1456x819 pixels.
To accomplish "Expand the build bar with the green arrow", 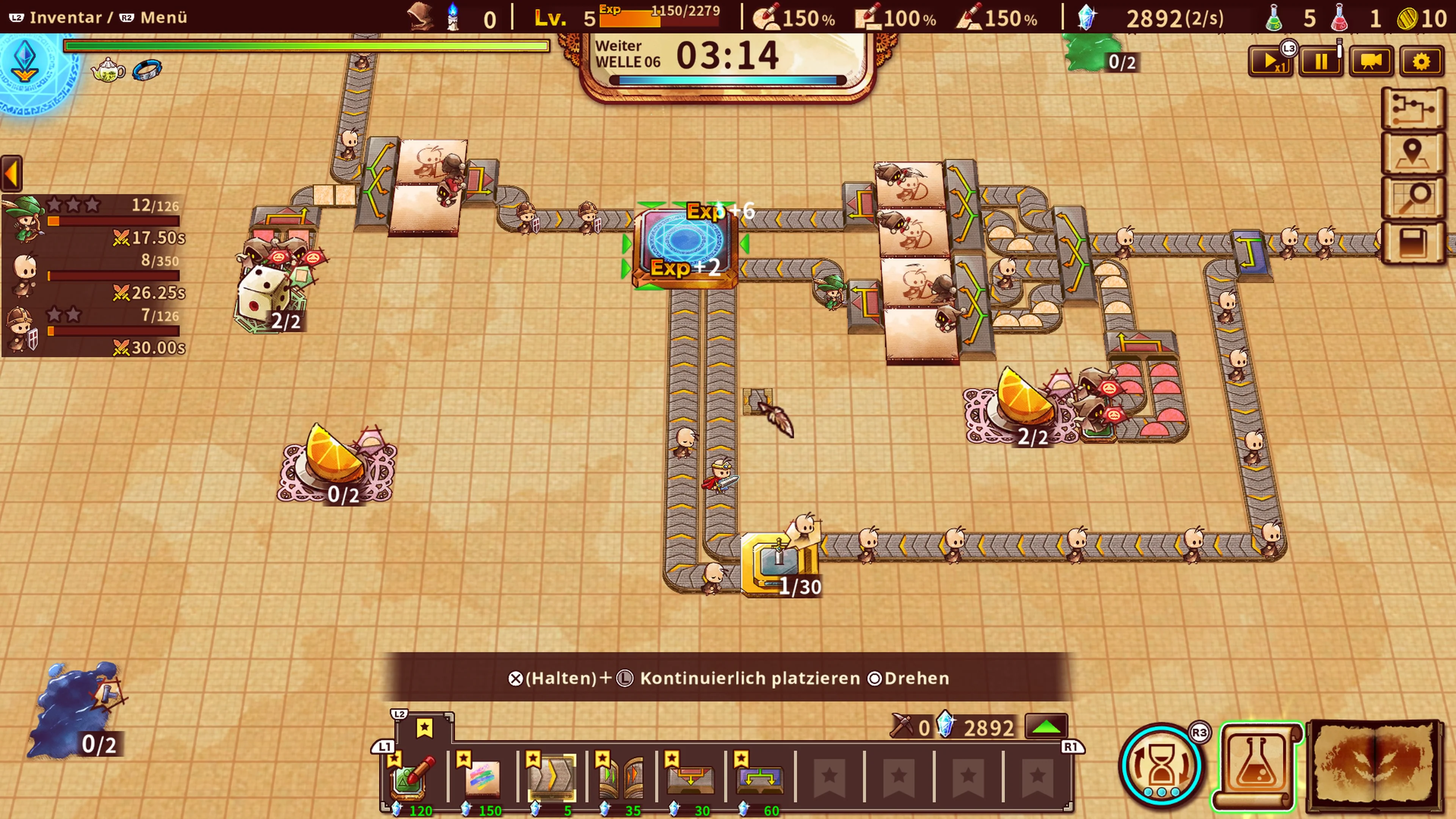I will [x=1046, y=727].
